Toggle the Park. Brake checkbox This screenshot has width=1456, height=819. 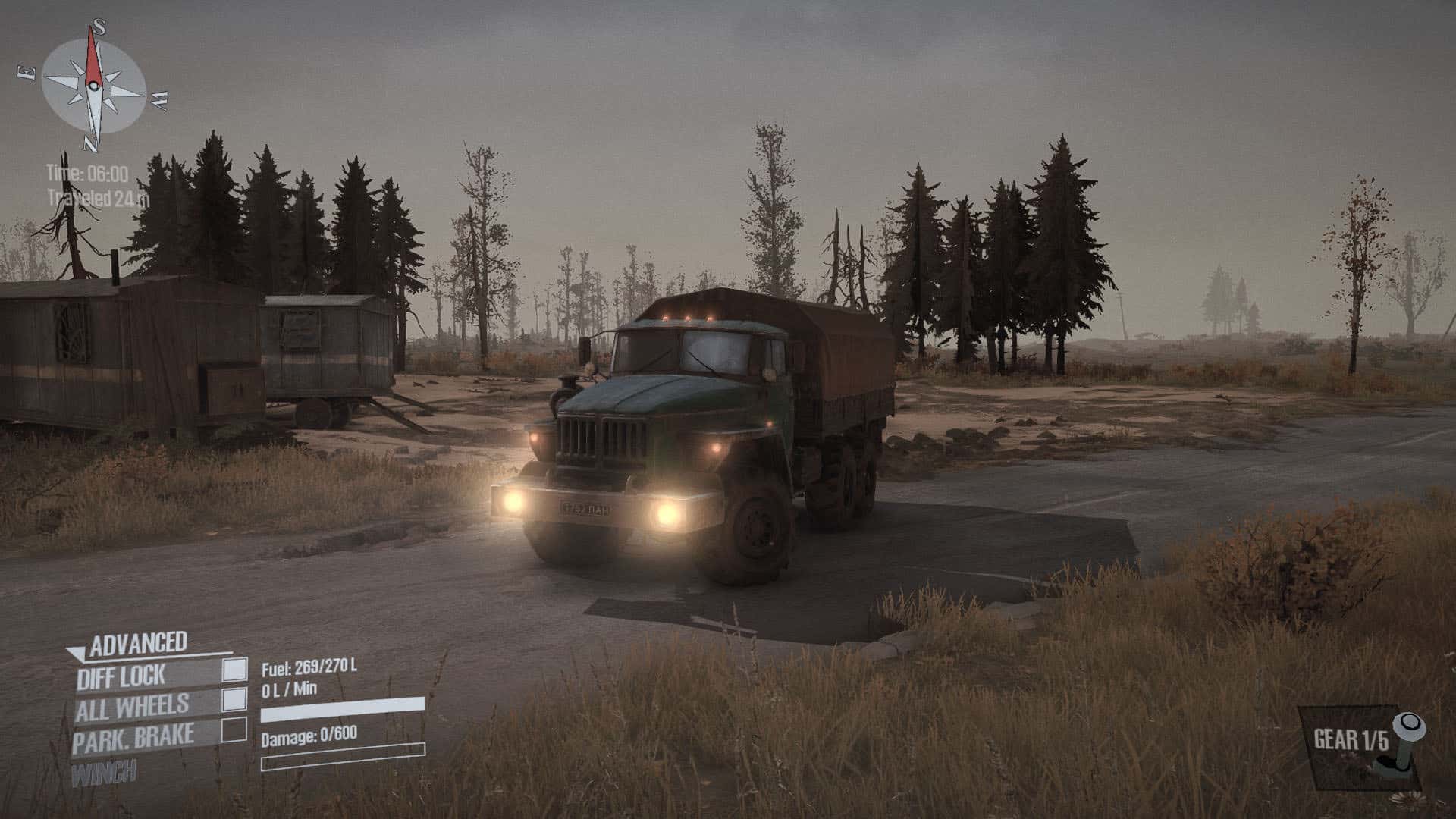pyautogui.click(x=235, y=730)
